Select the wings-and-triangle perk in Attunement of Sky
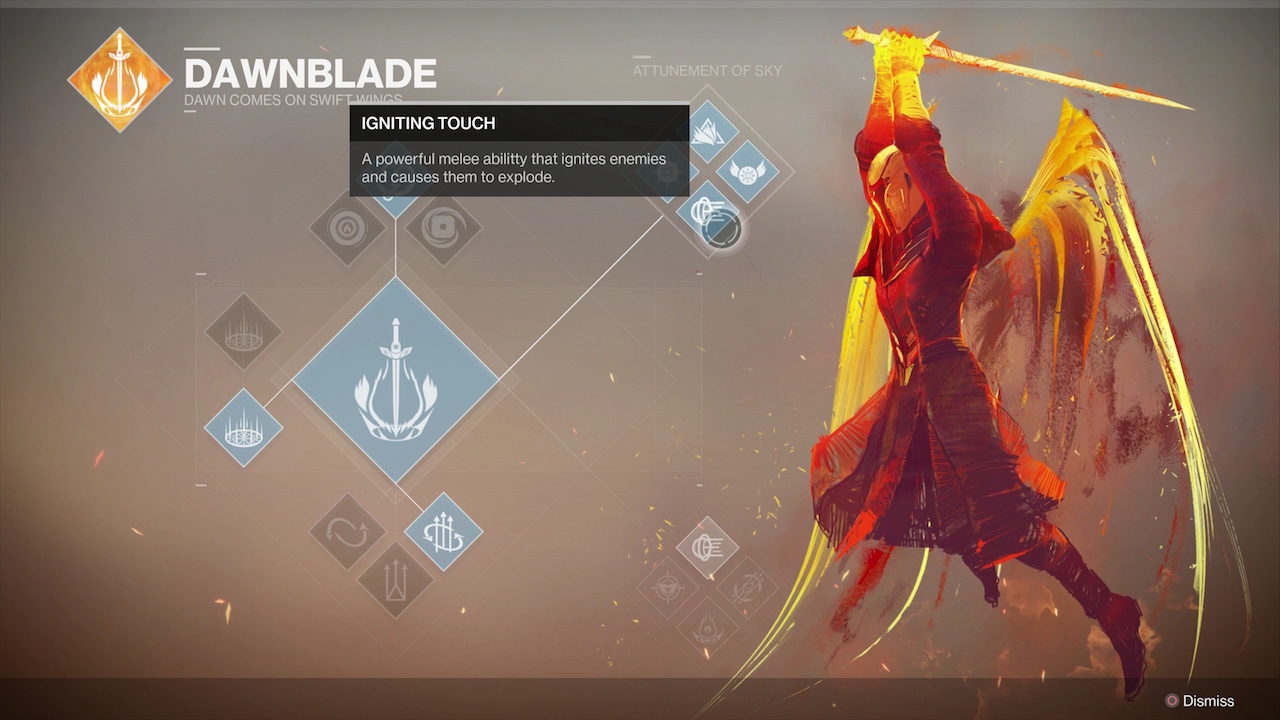Viewport: 1280px width, 720px height. 708,132
